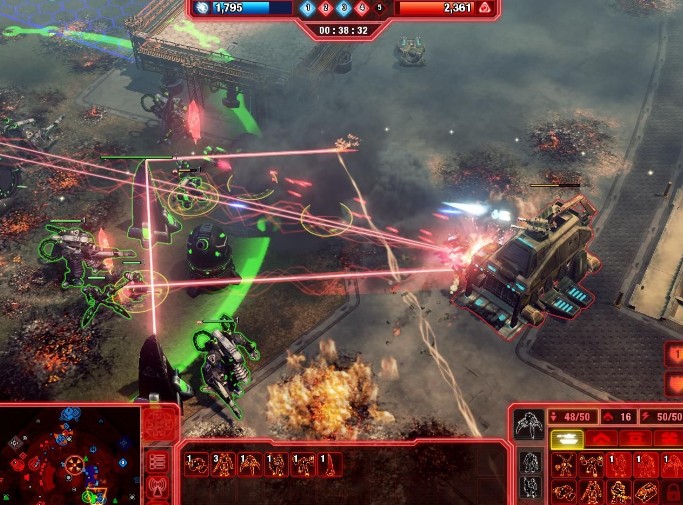Select the large grid button above the list icon

coord(160,425)
